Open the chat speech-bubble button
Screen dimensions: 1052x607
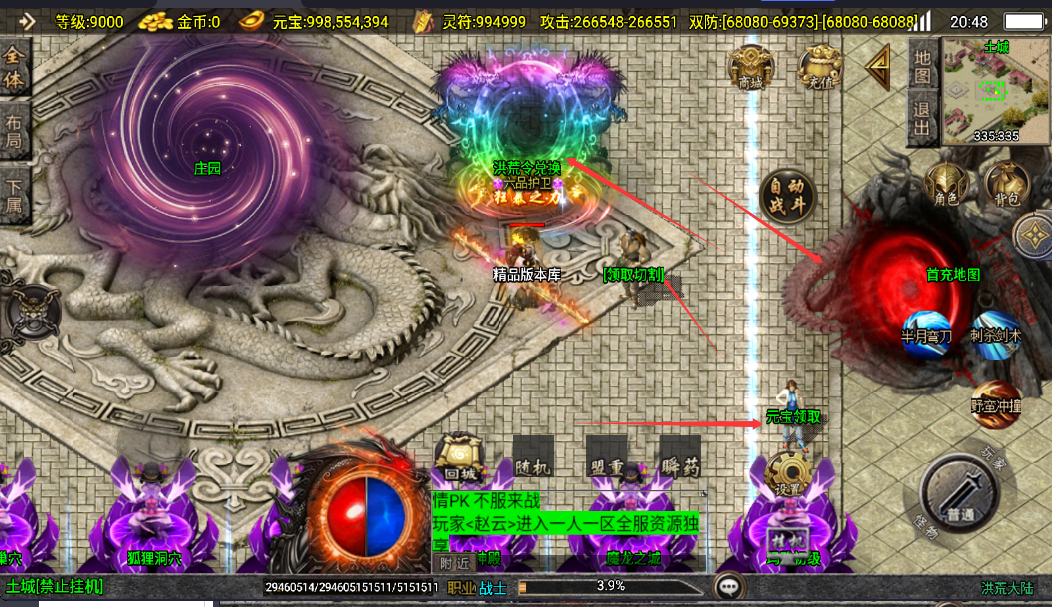tap(728, 586)
